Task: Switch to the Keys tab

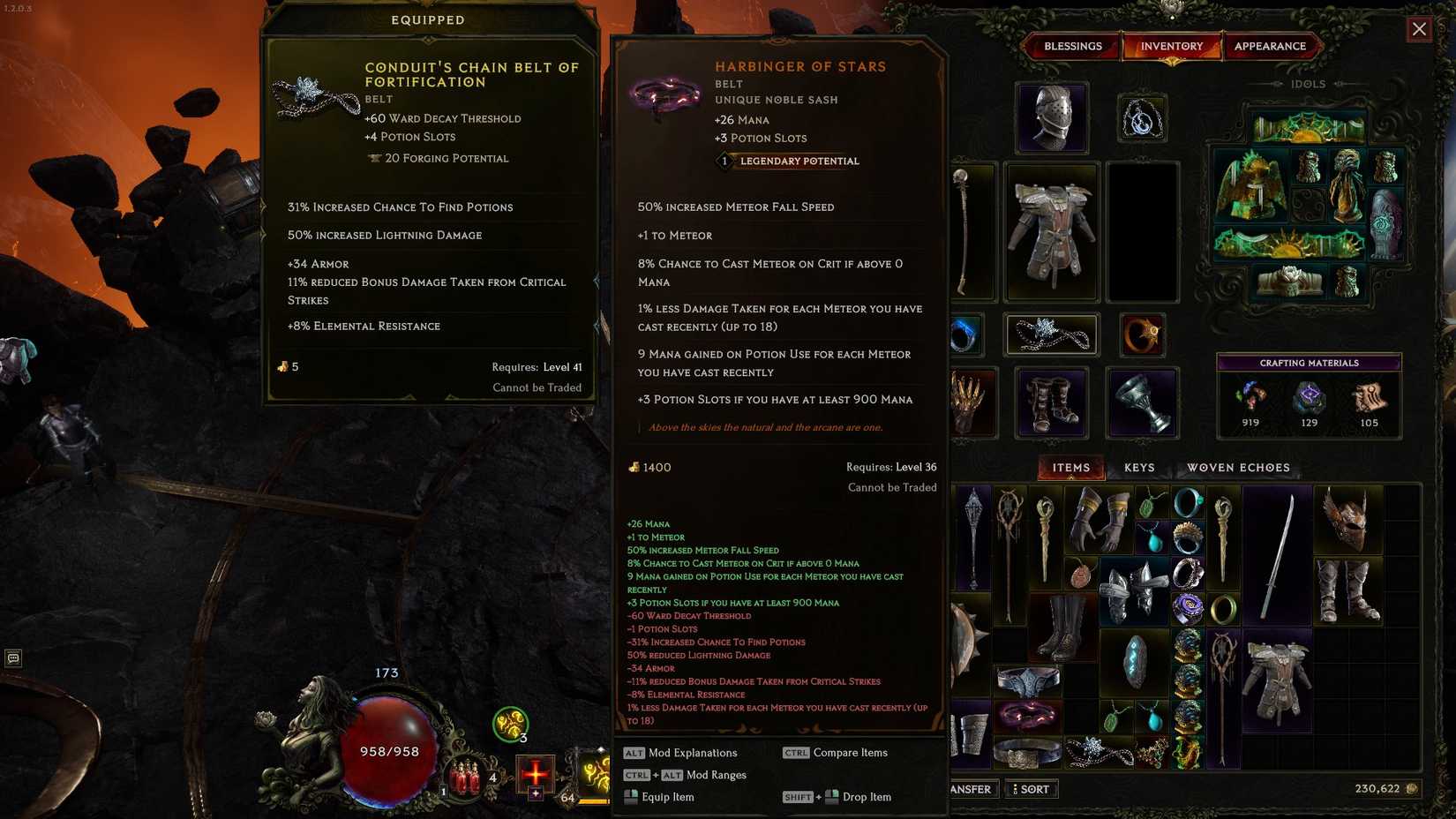Action: click(1137, 467)
